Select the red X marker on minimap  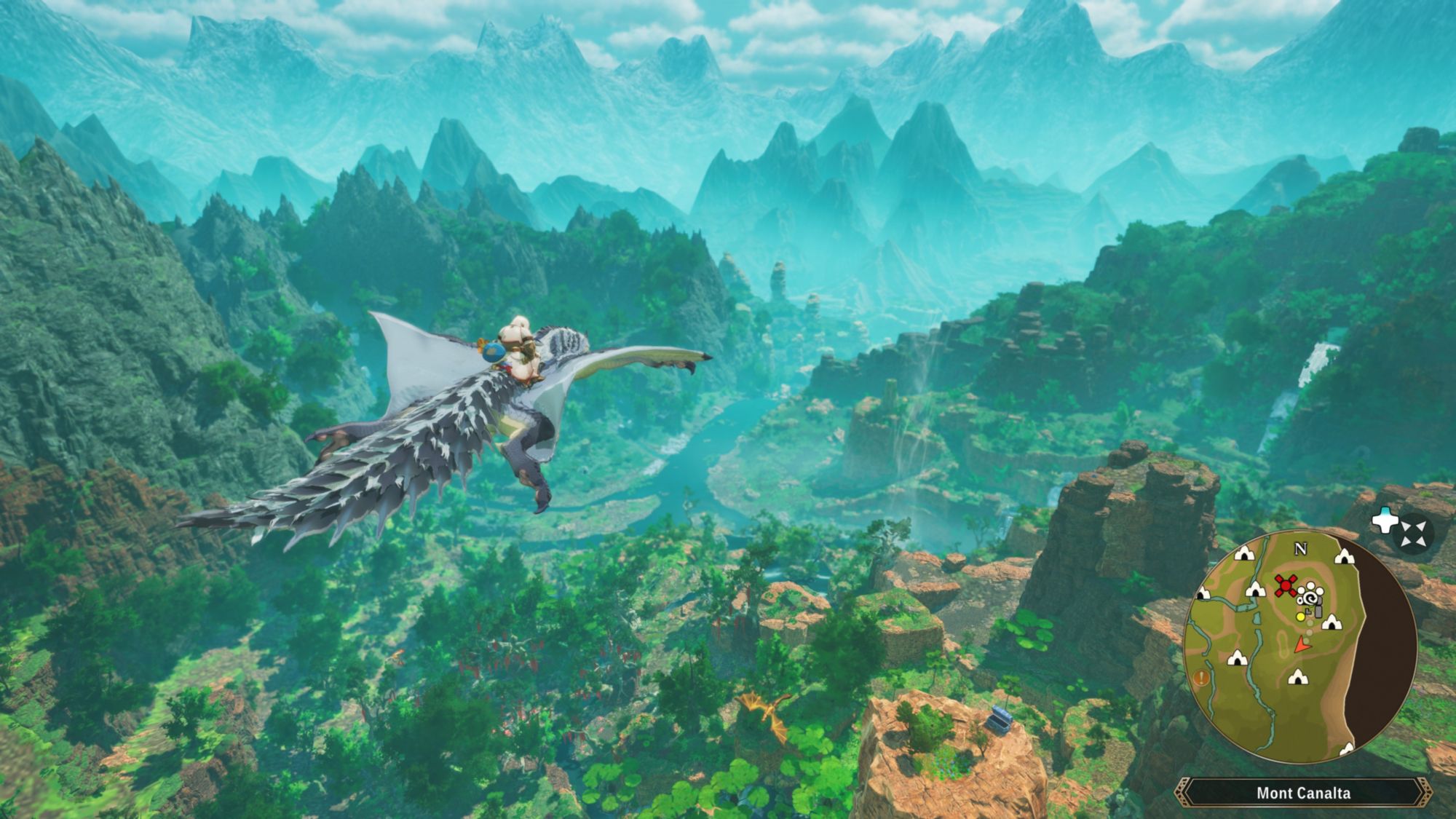[x=1286, y=585]
